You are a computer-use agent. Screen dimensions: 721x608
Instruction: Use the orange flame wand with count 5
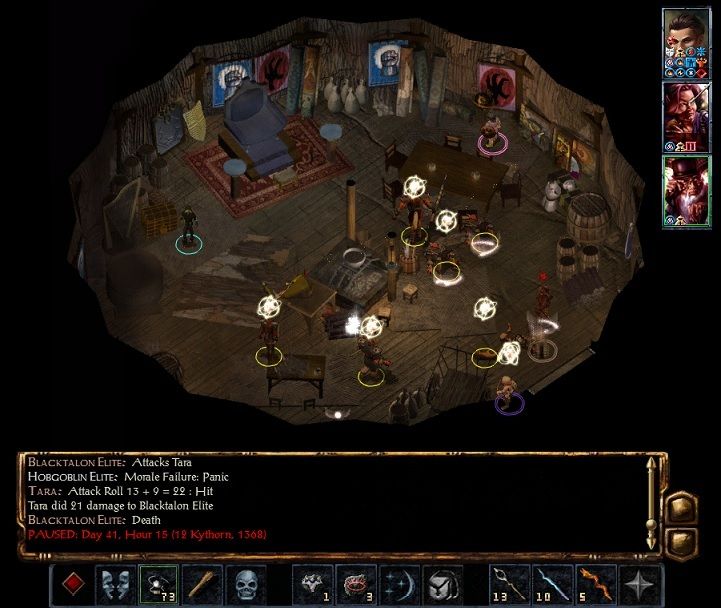[595, 584]
